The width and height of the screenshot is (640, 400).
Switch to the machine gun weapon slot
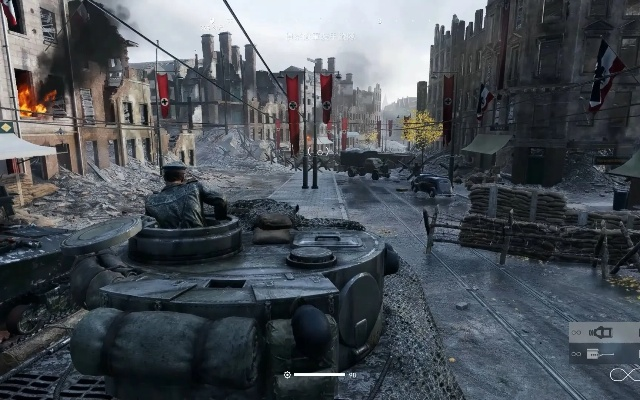[601, 353]
